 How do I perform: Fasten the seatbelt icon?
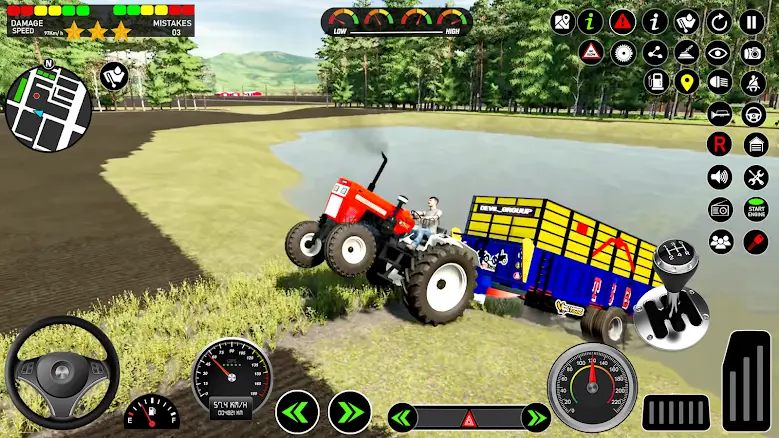(753, 82)
